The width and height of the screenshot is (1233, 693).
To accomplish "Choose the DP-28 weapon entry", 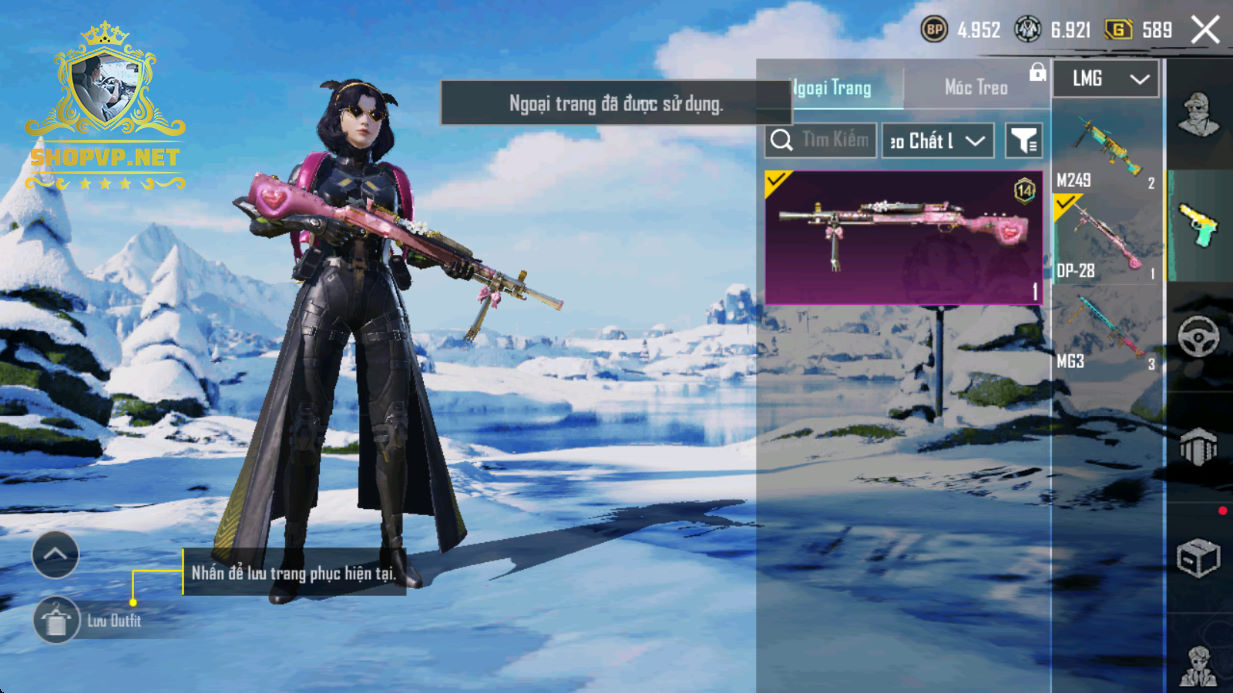I will 1107,240.
